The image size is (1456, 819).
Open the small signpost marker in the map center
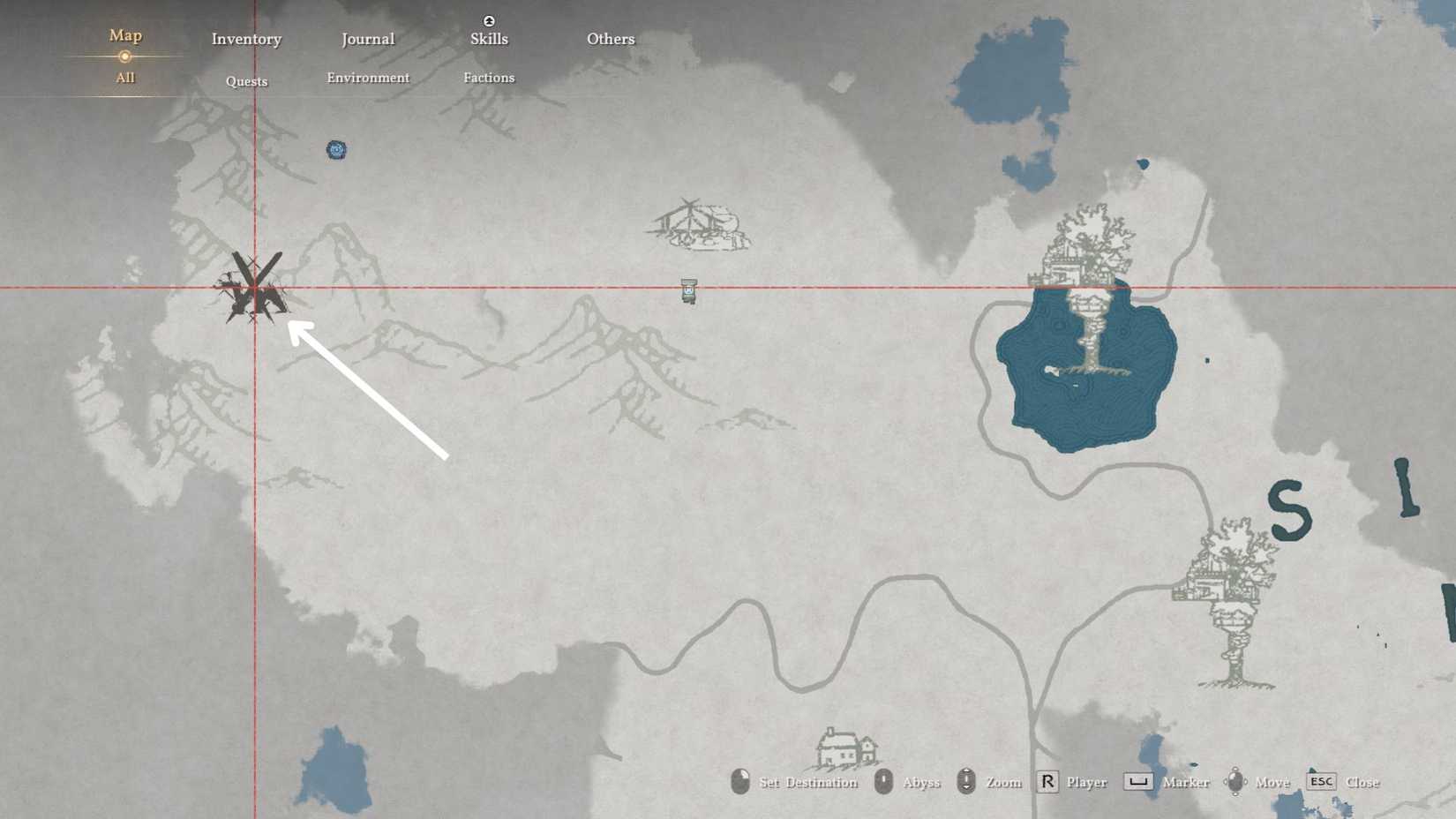687,289
